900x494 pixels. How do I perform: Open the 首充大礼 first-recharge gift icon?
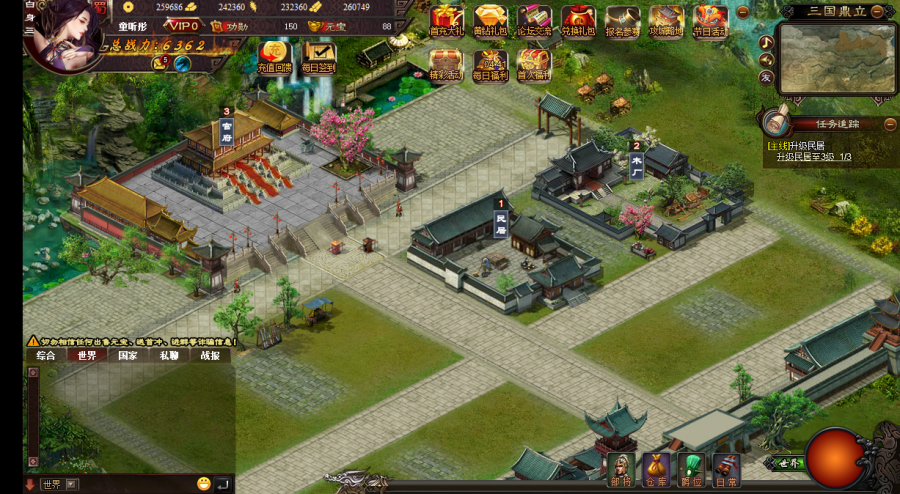pyautogui.click(x=446, y=19)
